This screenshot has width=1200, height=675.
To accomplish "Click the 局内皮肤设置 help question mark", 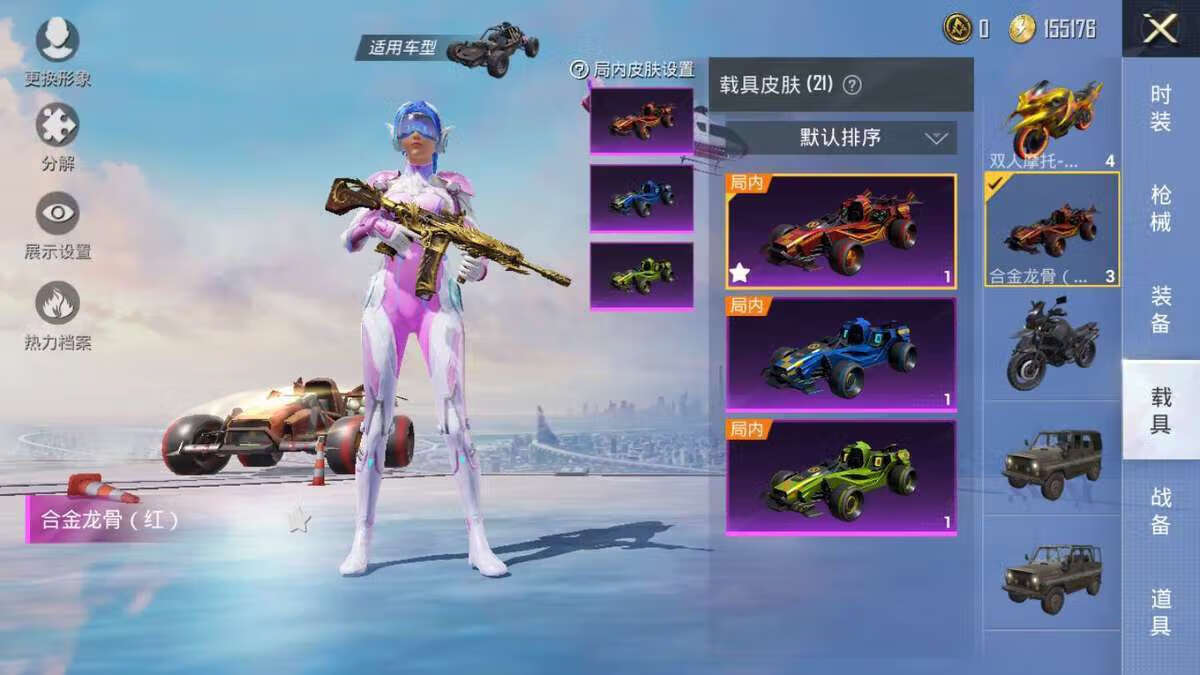I will pyautogui.click(x=578, y=70).
